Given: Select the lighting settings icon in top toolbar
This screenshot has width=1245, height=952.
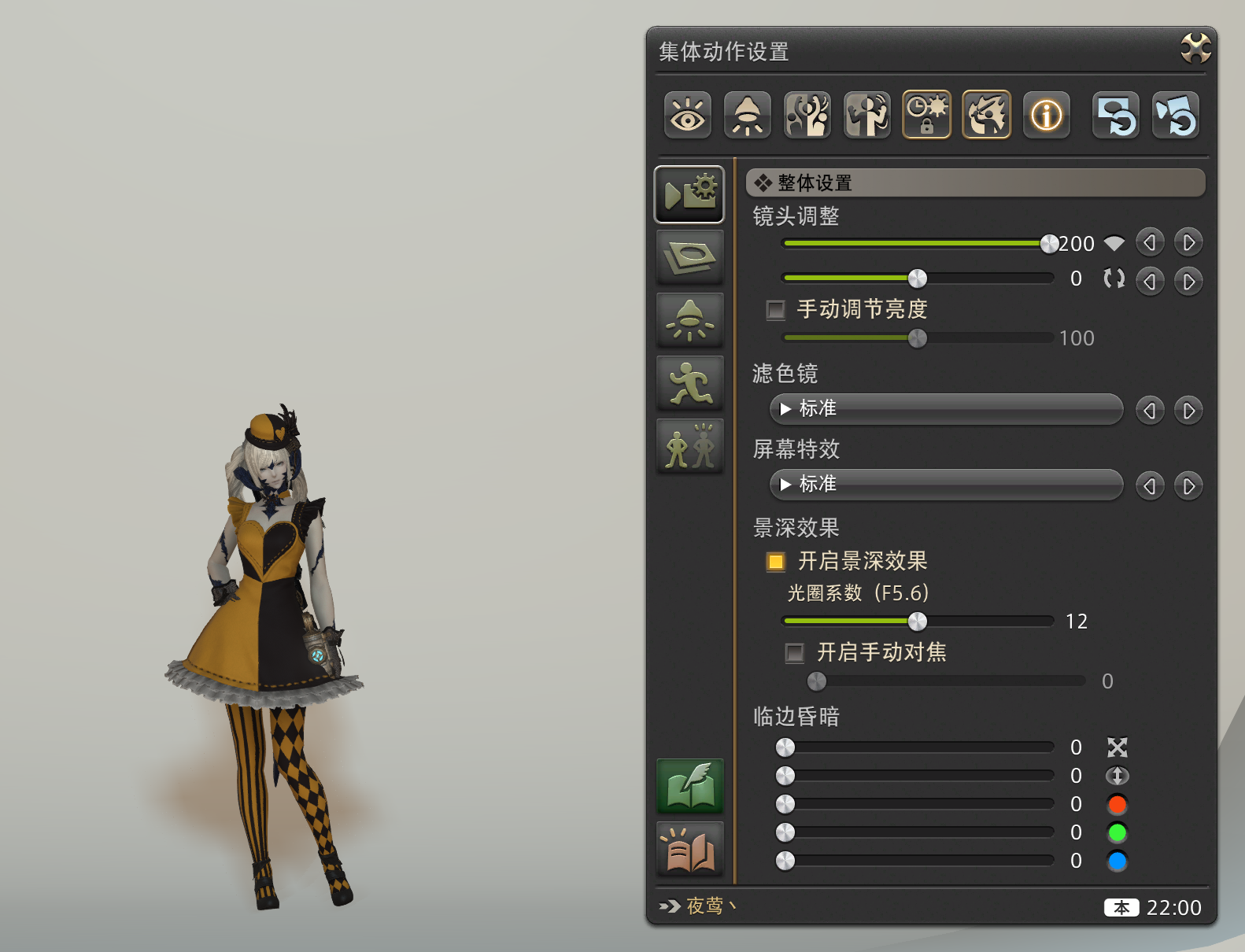Looking at the screenshot, I should [x=747, y=115].
